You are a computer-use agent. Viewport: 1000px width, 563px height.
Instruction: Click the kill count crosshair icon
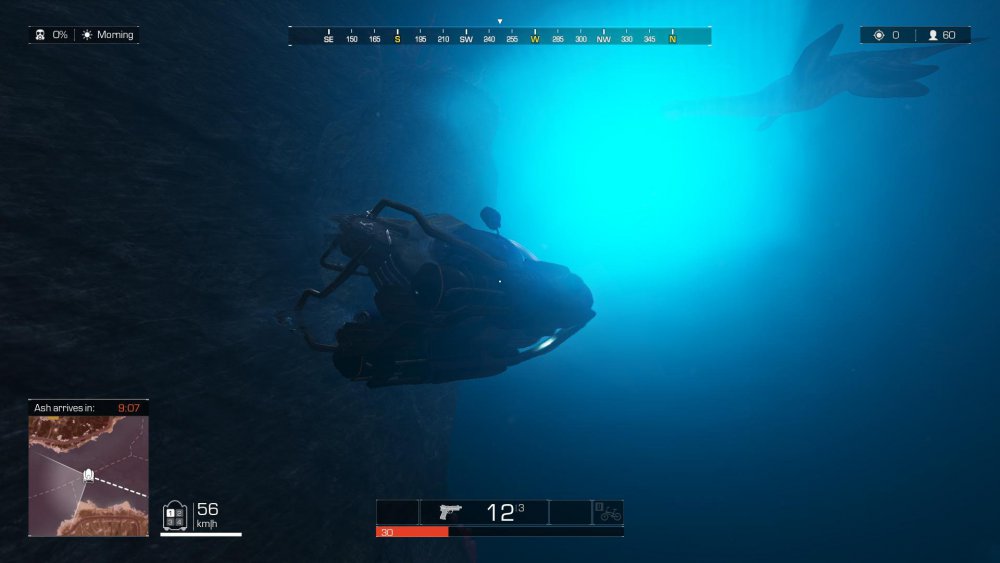point(879,35)
